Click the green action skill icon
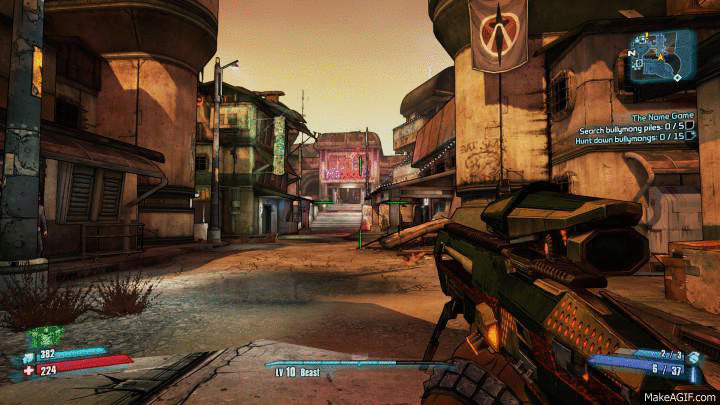This screenshot has height=405, width=720. [x=43, y=336]
